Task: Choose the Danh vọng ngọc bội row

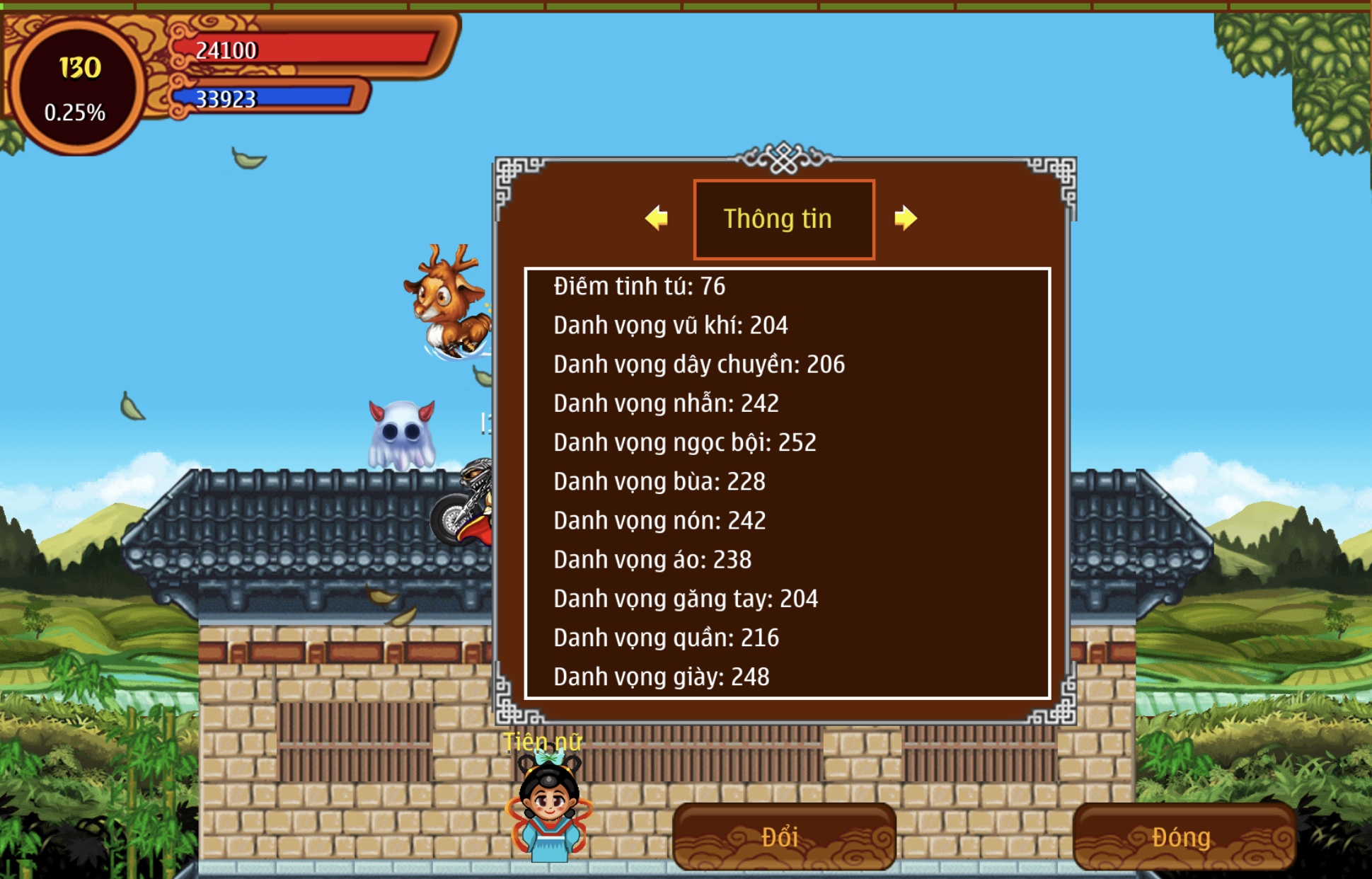Action: click(x=684, y=442)
